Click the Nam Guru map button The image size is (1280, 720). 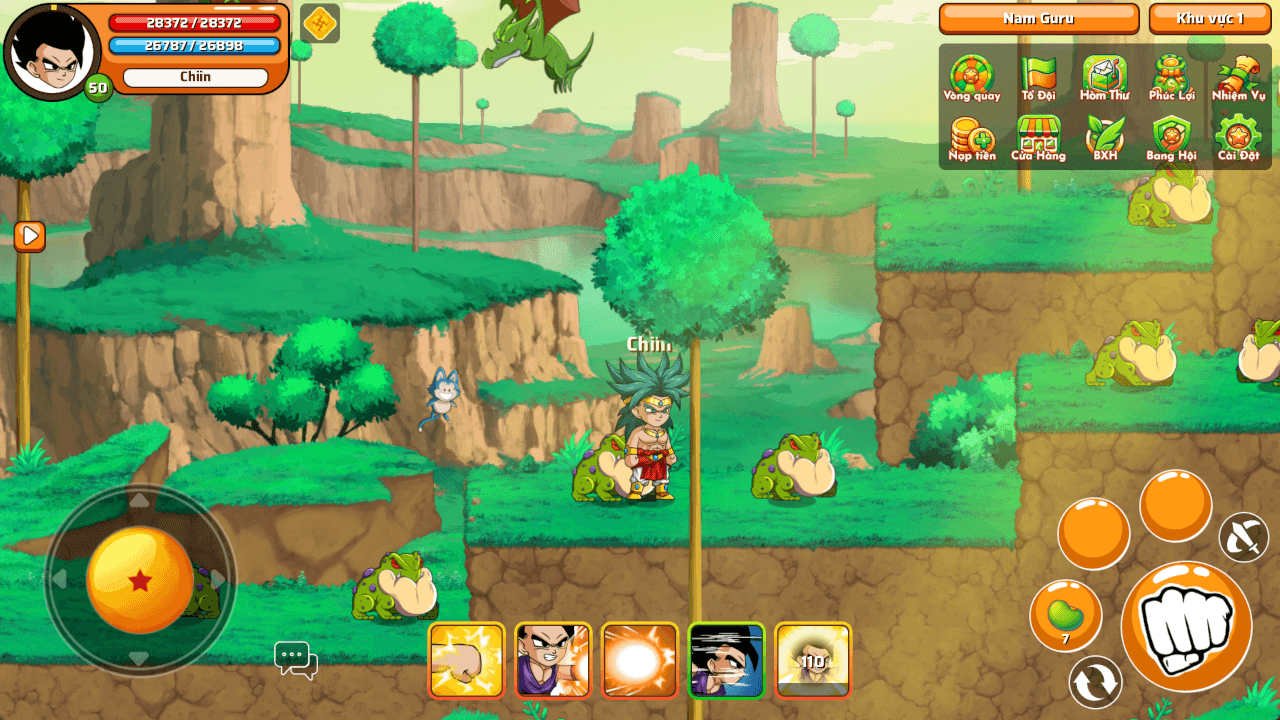click(1039, 18)
